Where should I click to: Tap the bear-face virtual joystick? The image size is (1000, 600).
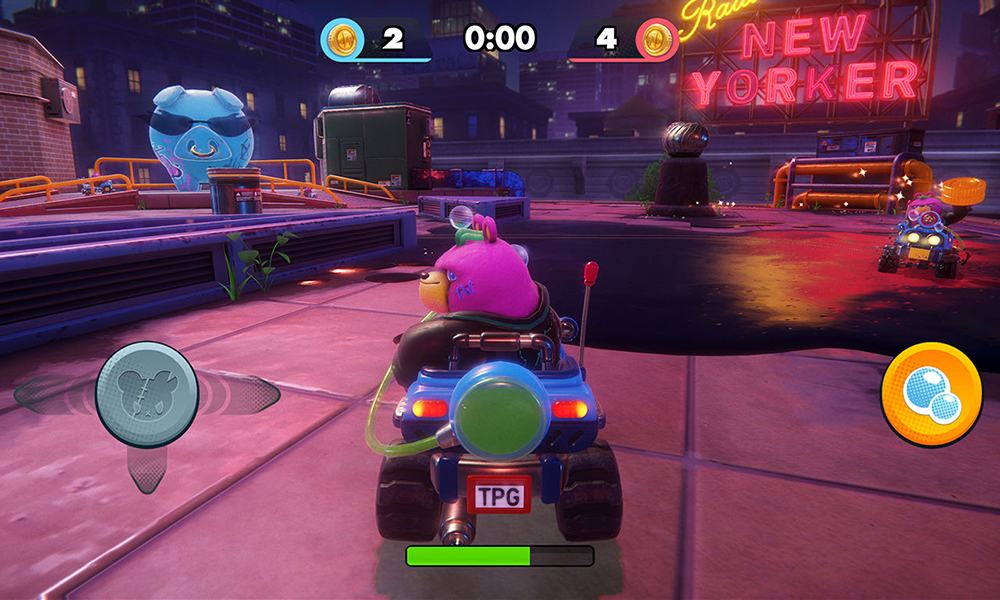click(x=147, y=393)
